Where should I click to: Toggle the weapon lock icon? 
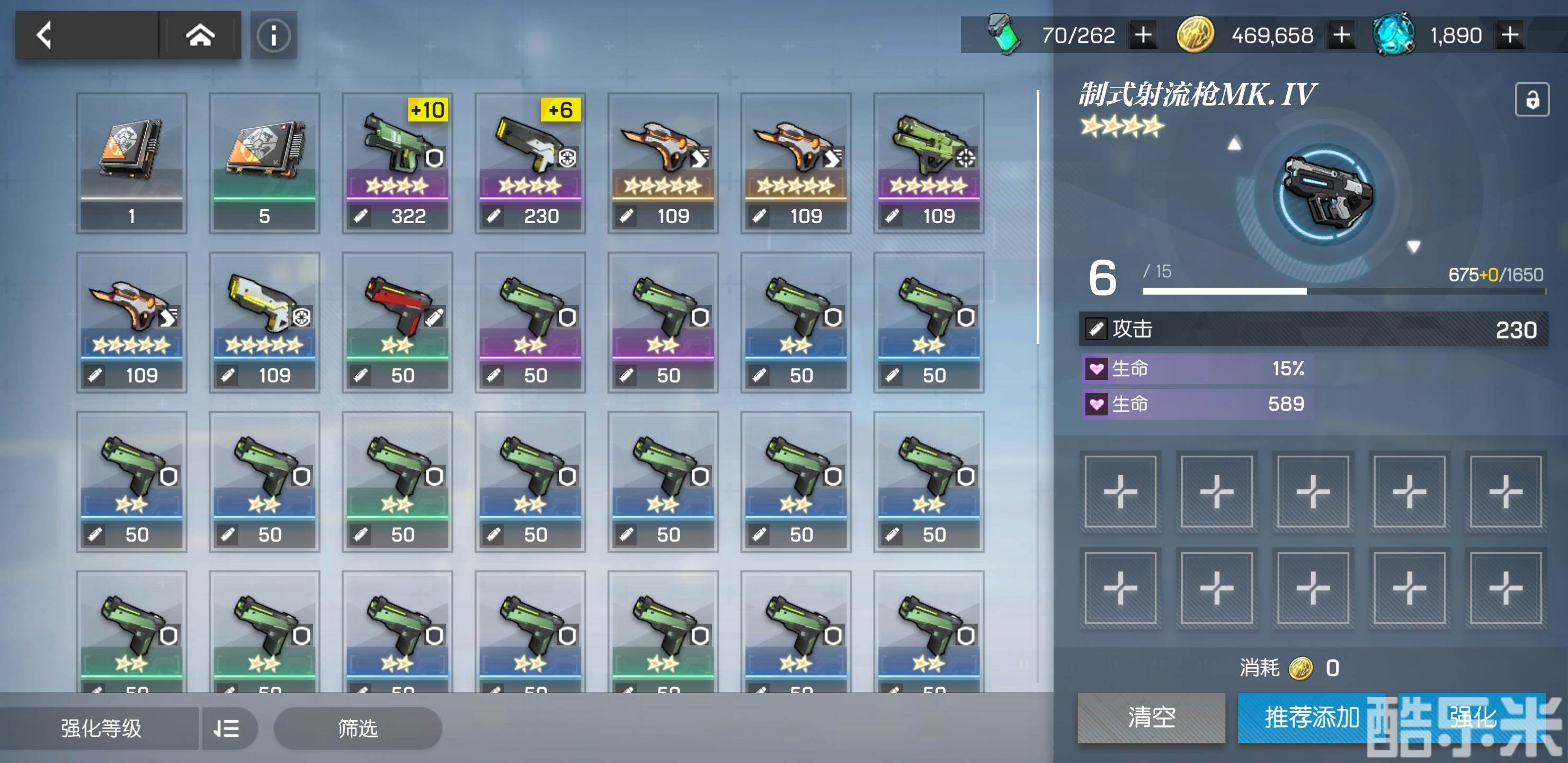click(1531, 99)
